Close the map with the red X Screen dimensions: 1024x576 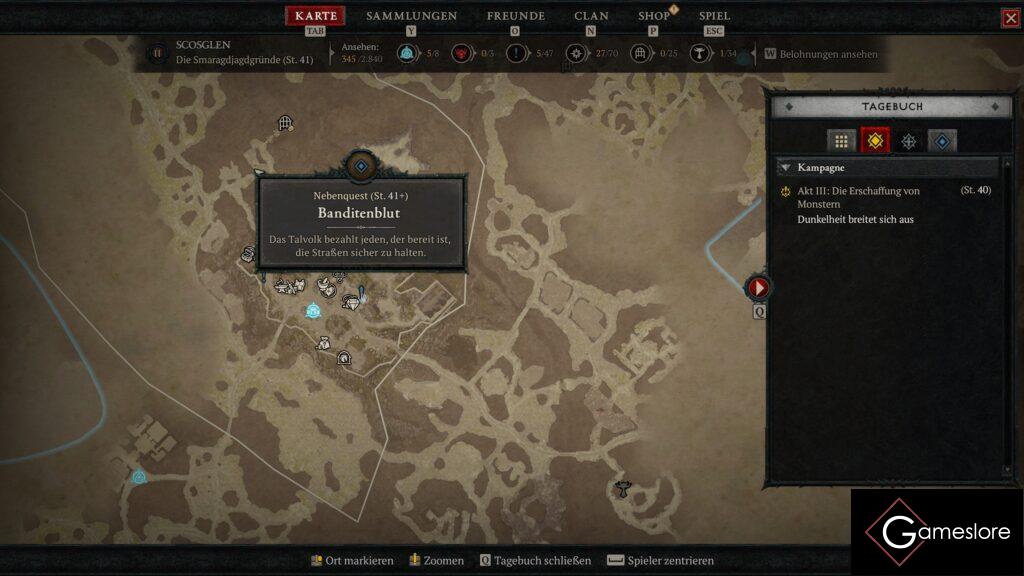pyautogui.click(x=1010, y=18)
